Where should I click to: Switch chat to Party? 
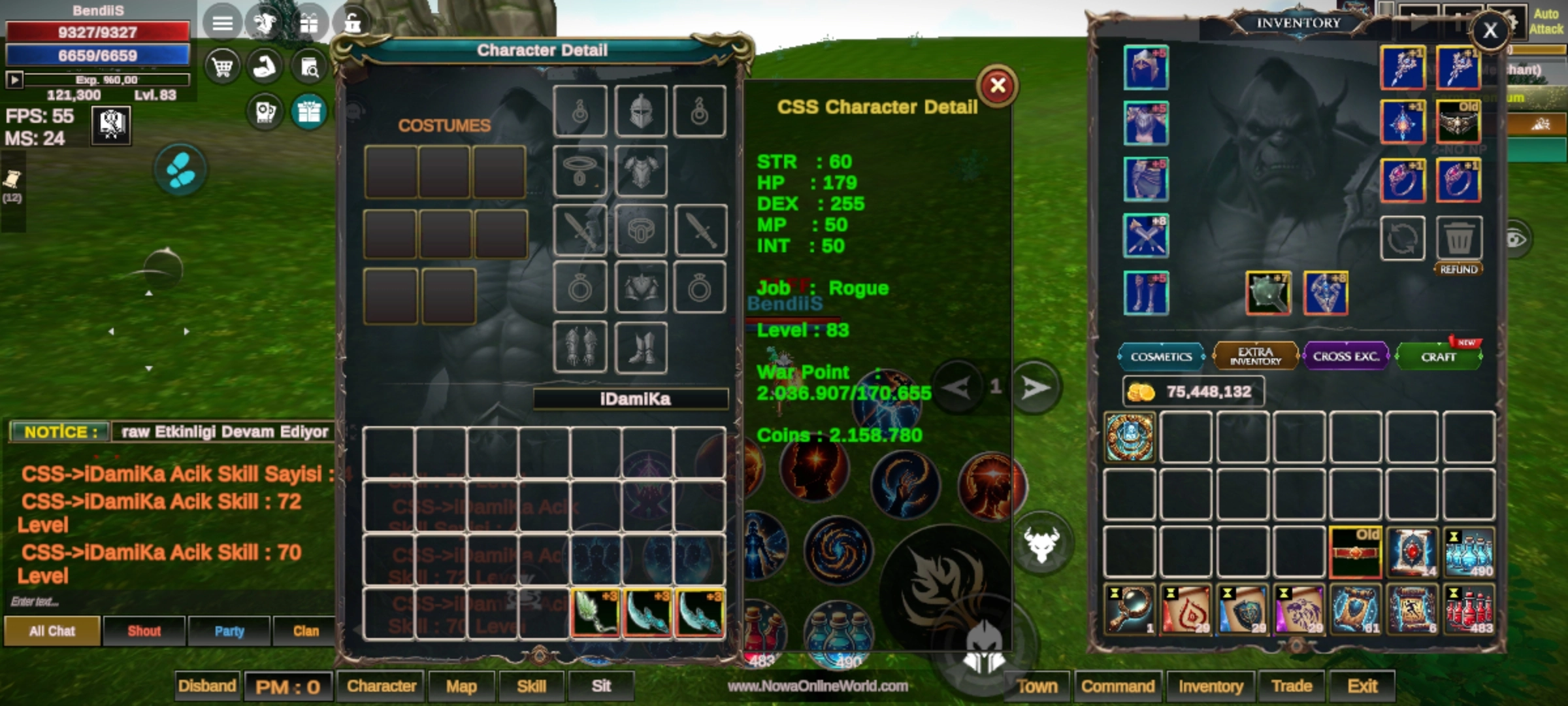click(229, 631)
